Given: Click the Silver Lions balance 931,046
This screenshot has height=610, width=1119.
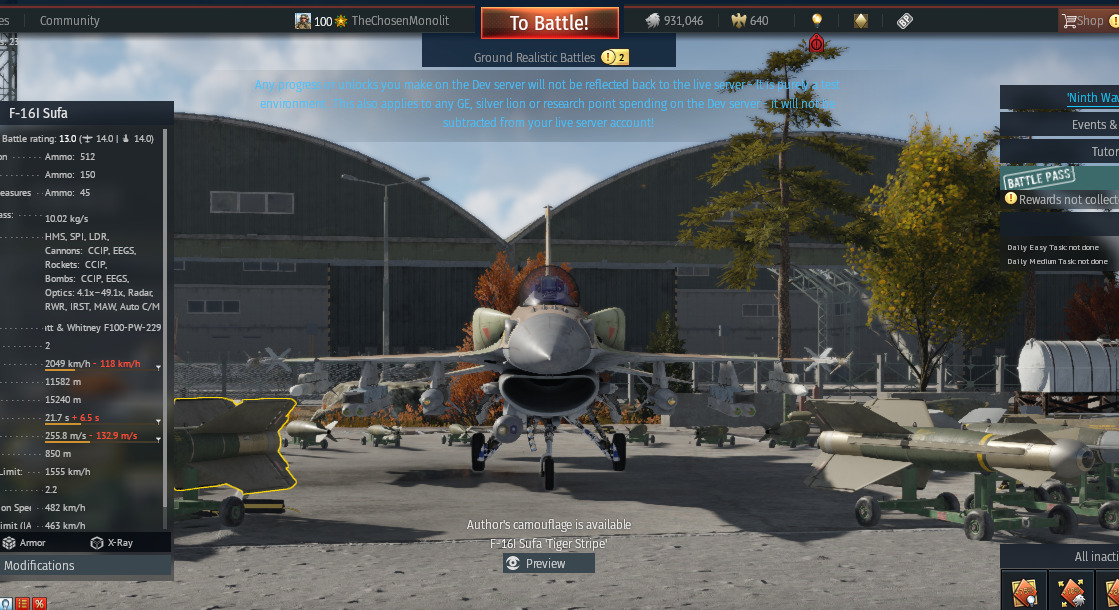Looking at the screenshot, I should pos(674,20).
